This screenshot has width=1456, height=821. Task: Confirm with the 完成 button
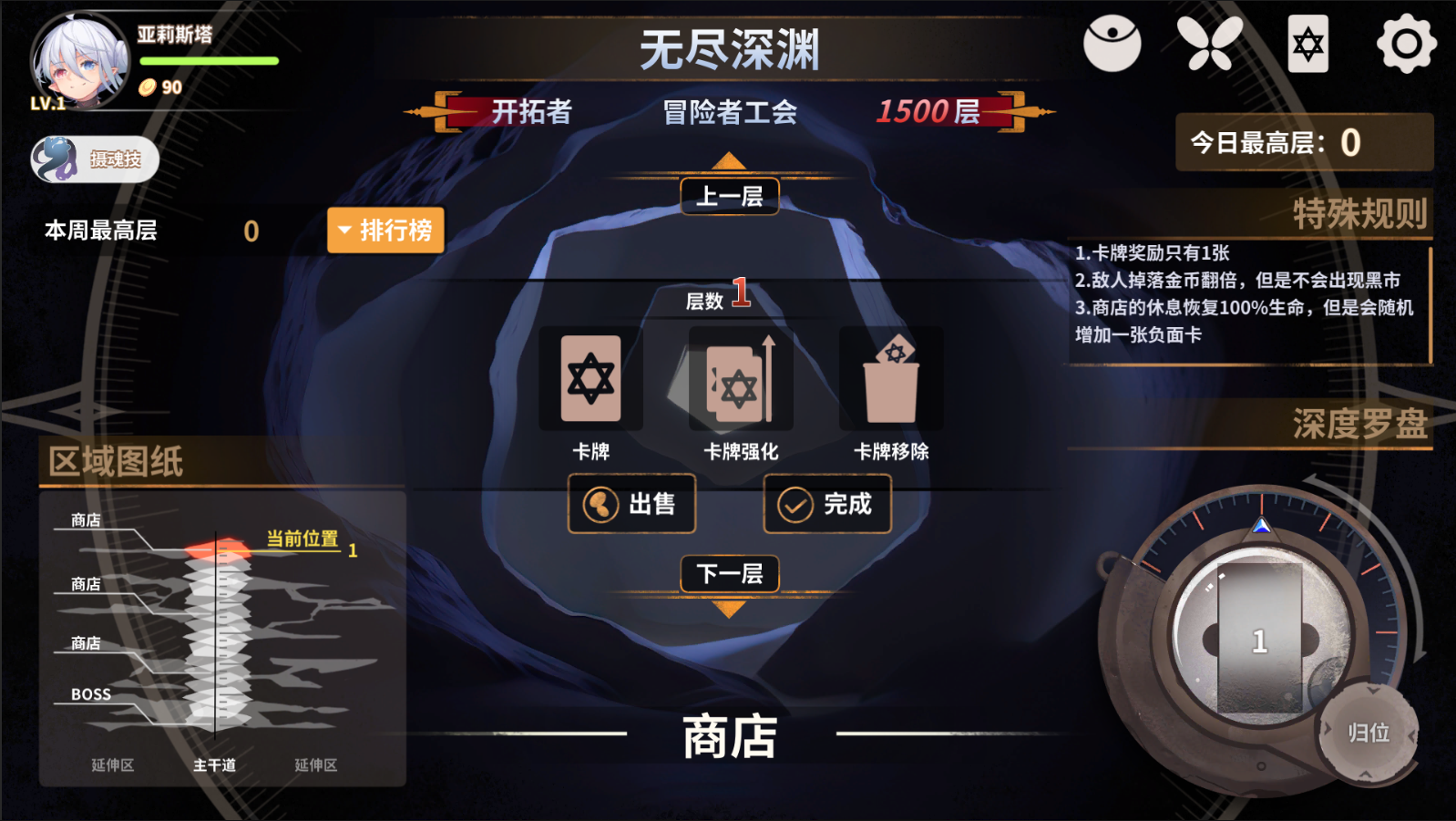coord(826,503)
